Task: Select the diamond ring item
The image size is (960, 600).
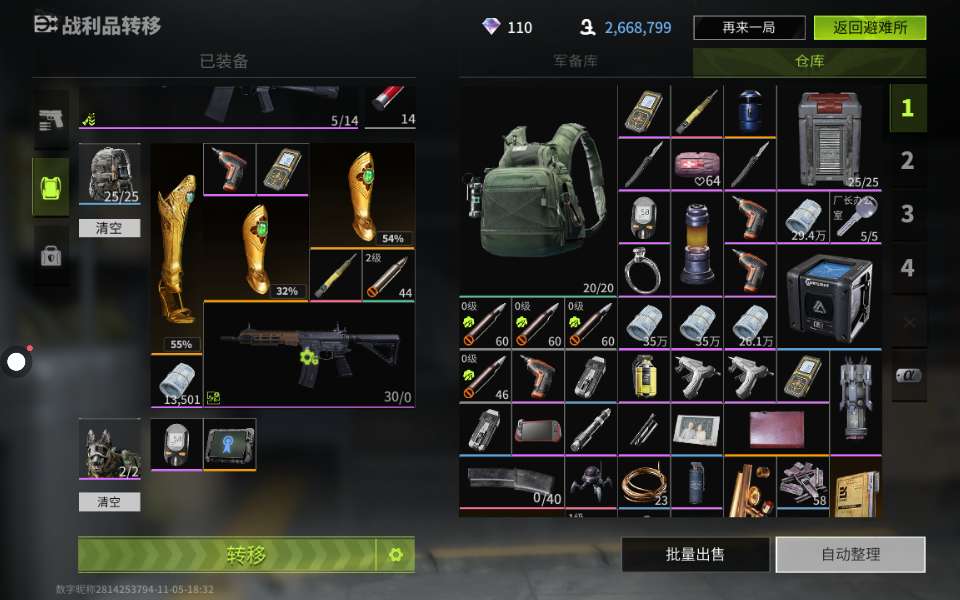Action: point(644,270)
